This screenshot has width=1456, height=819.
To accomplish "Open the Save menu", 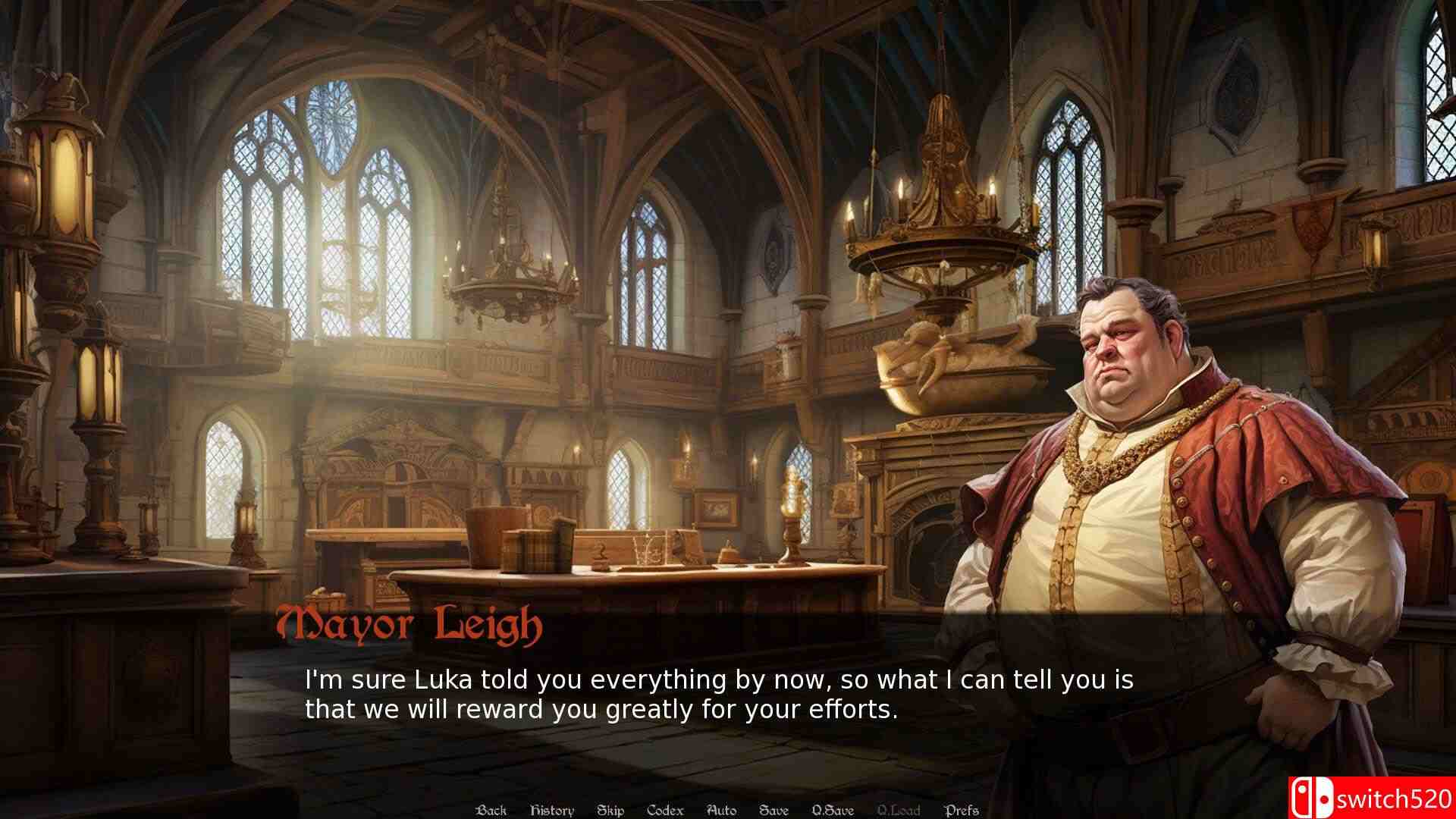I will [x=773, y=810].
